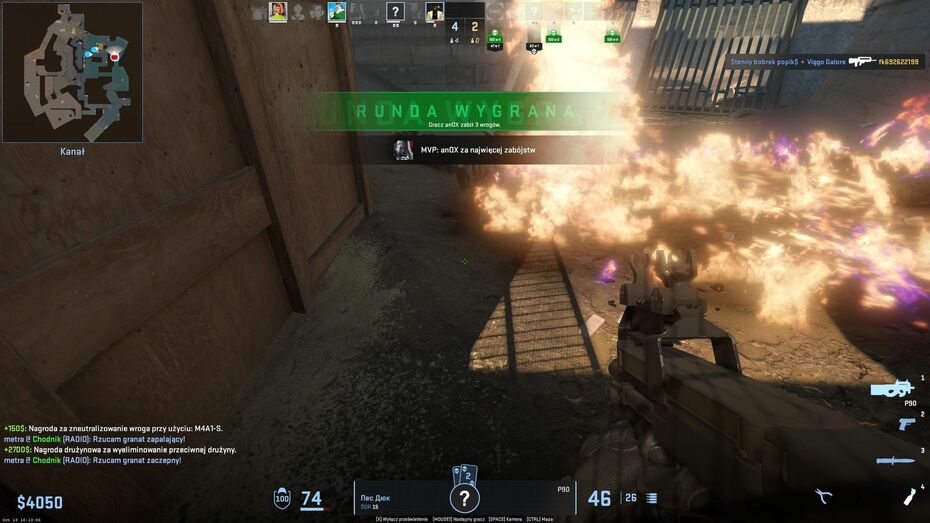Click the chat message about throwing molotov

[x=95, y=439]
